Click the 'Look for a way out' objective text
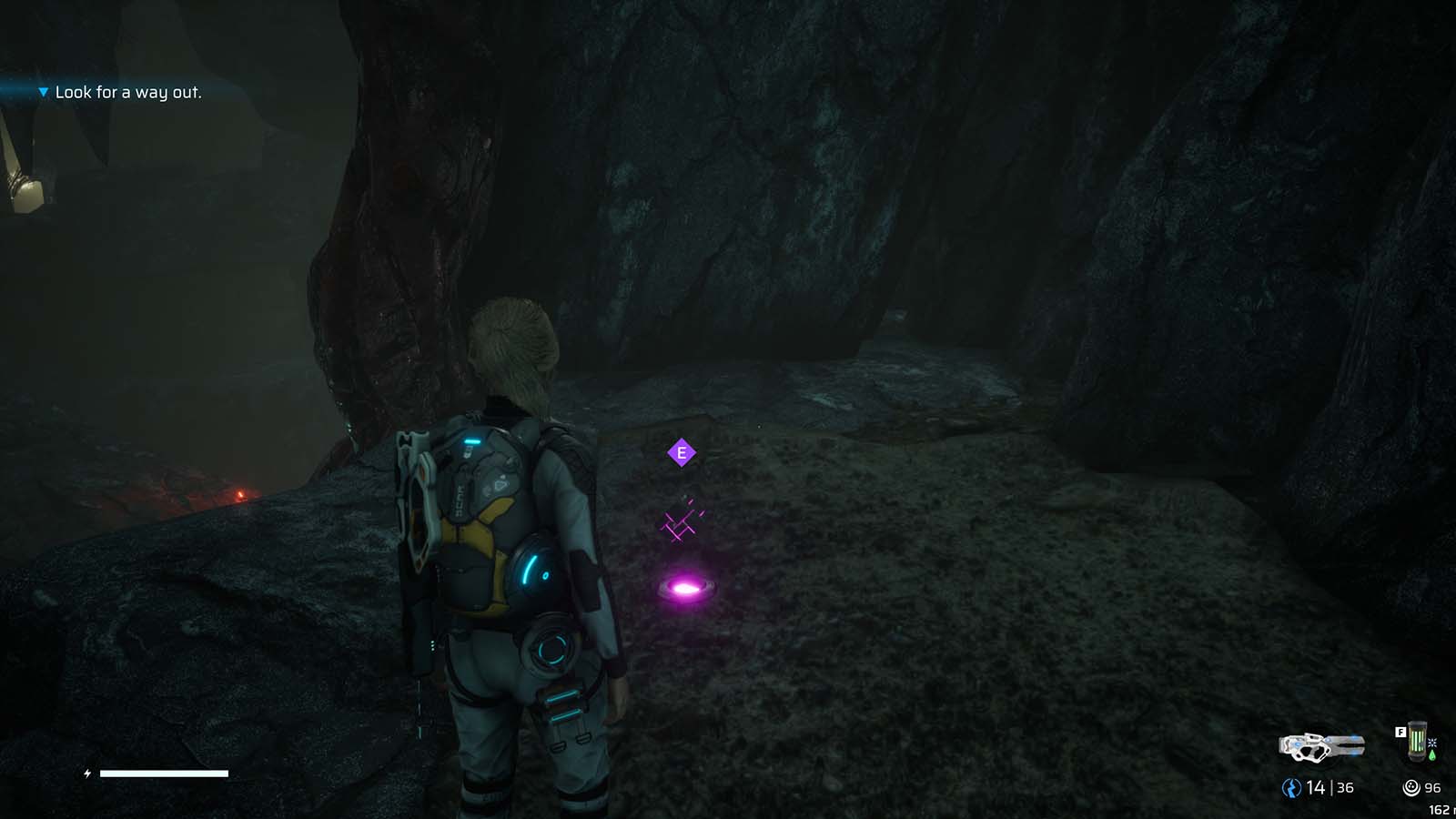This screenshot has height=819, width=1456. point(129,92)
